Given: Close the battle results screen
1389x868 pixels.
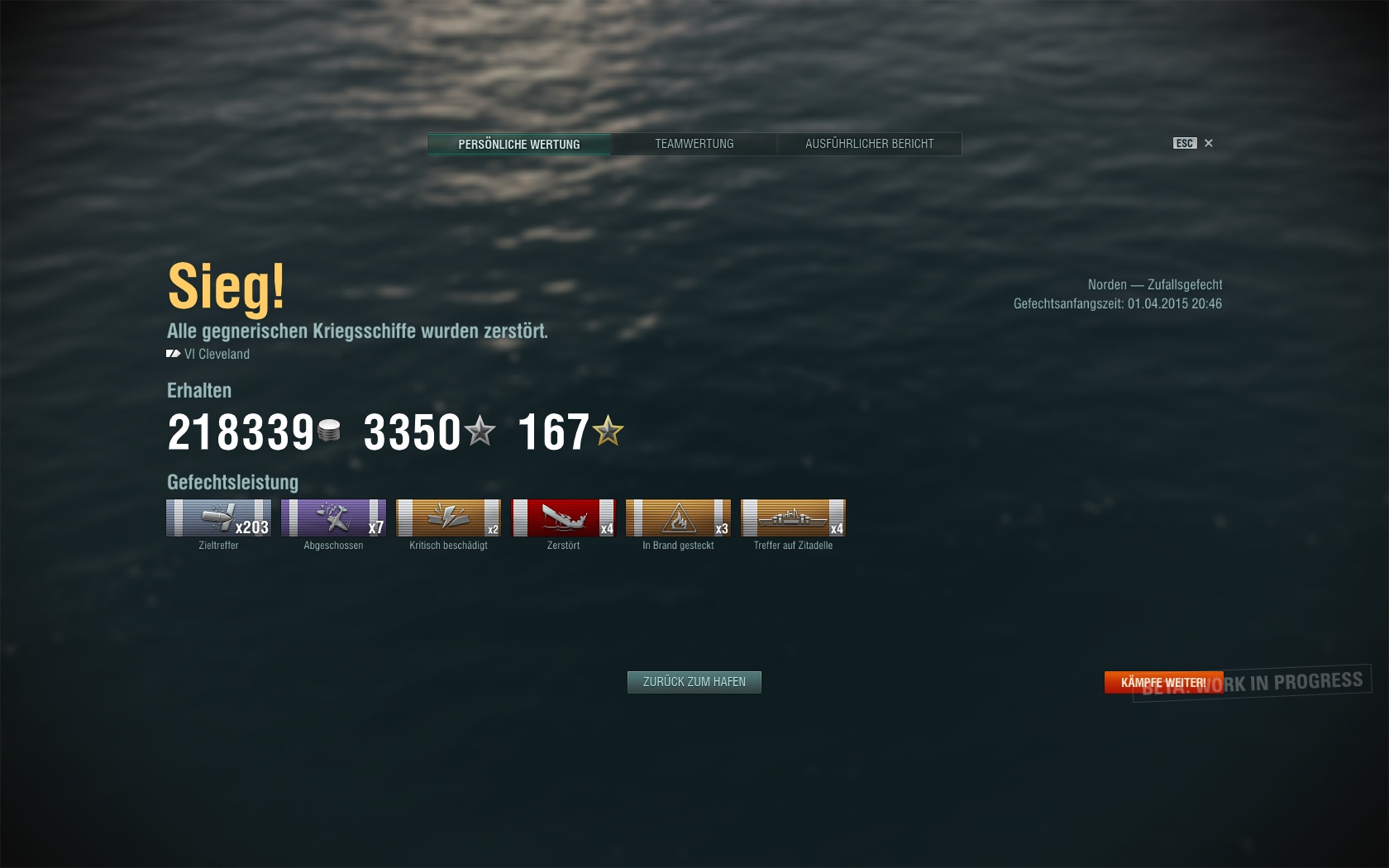Looking at the screenshot, I should (x=1208, y=143).
